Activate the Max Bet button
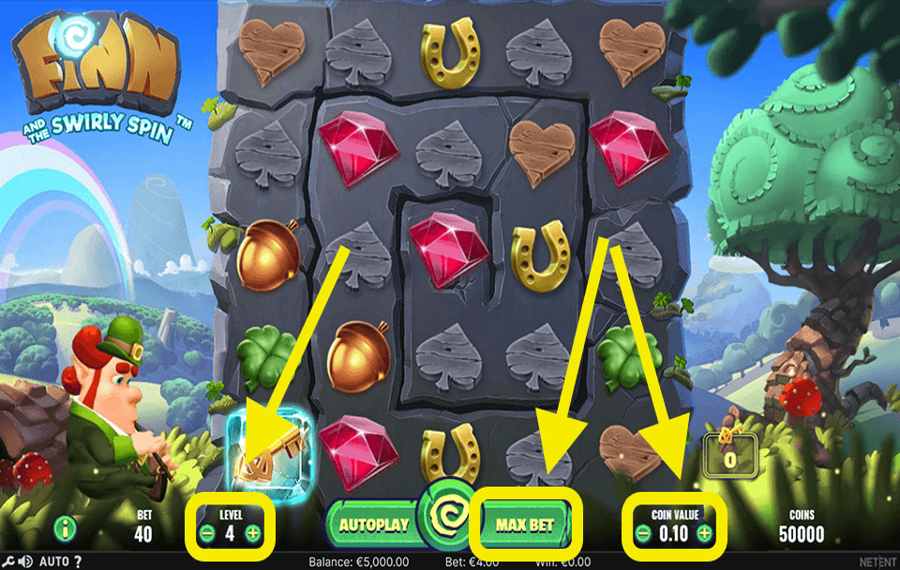The image size is (900, 570). pos(526,523)
